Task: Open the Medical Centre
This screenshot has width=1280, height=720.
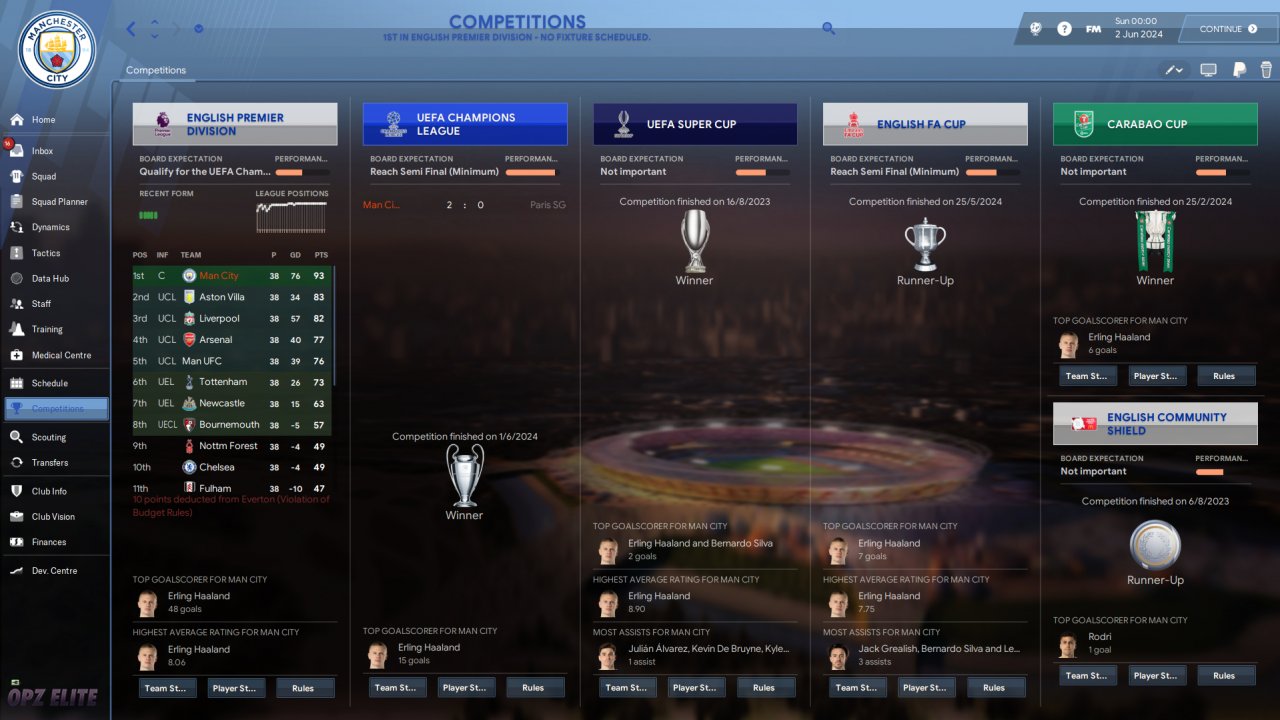Action: (x=61, y=355)
